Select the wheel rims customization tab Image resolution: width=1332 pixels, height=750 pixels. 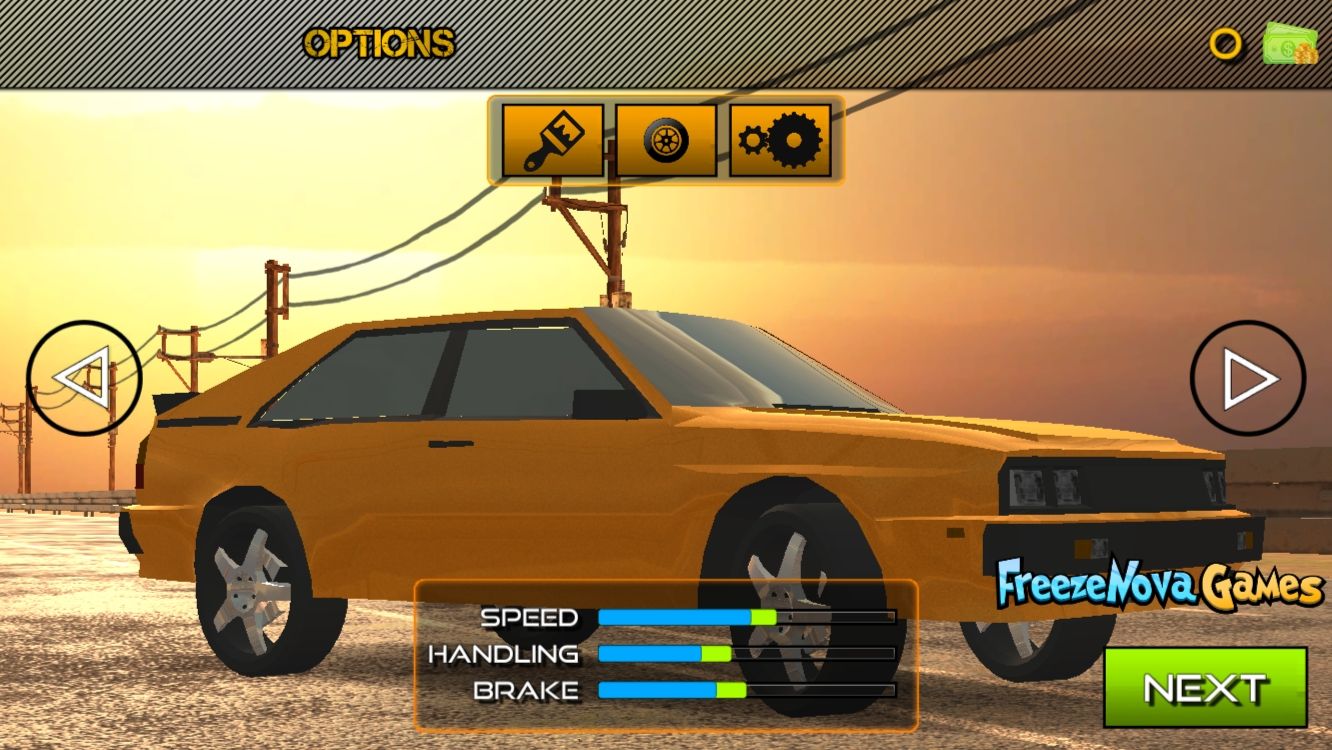click(x=666, y=140)
